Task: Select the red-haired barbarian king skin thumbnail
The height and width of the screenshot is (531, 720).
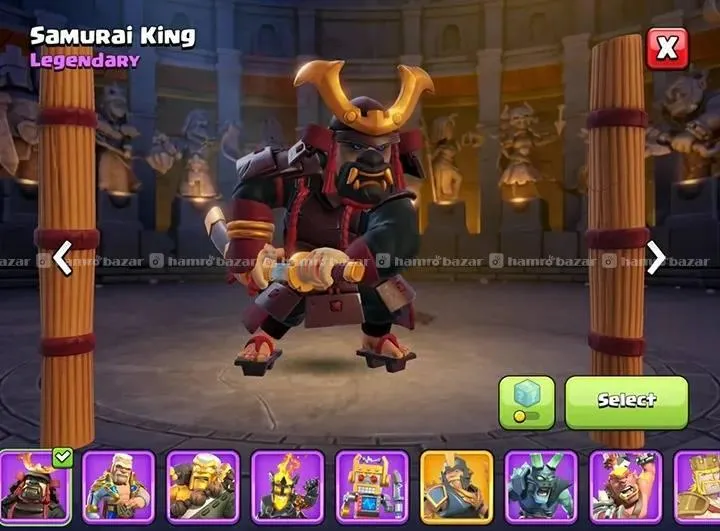Action: (x=625, y=487)
